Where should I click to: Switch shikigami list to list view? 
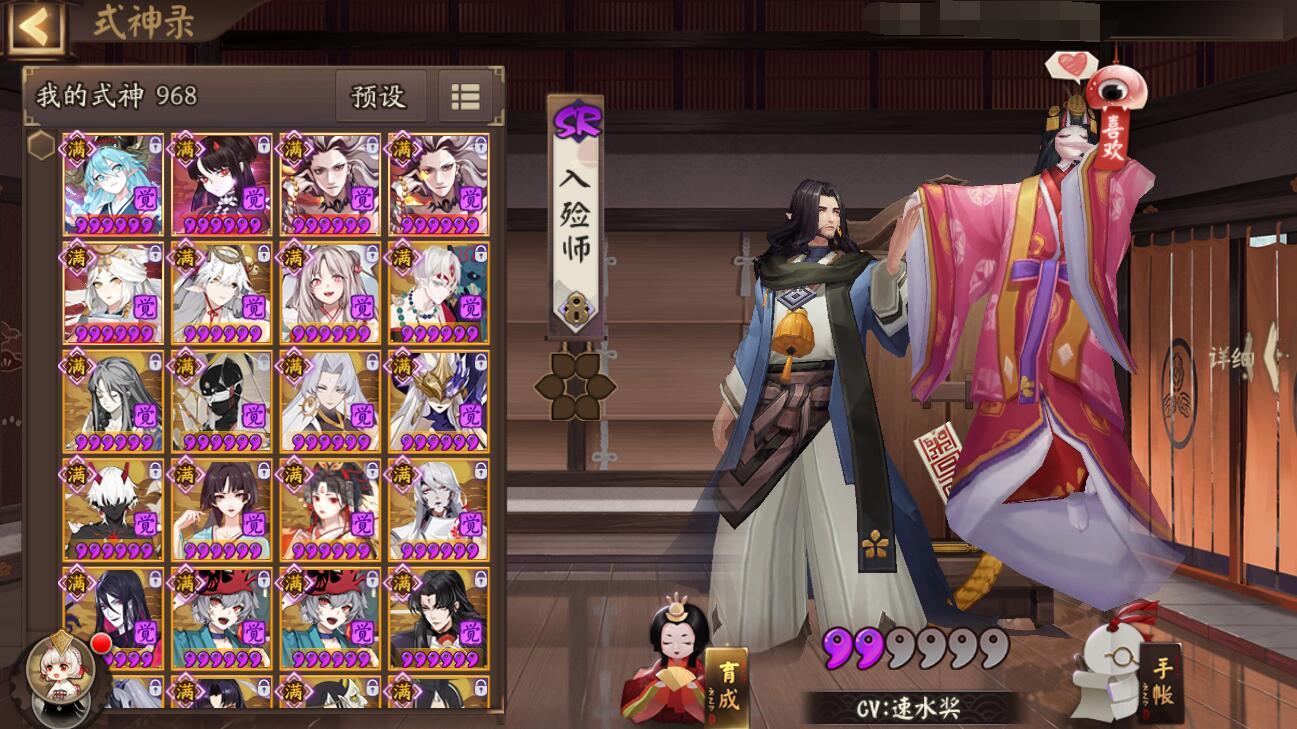pyautogui.click(x=465, y=96)
